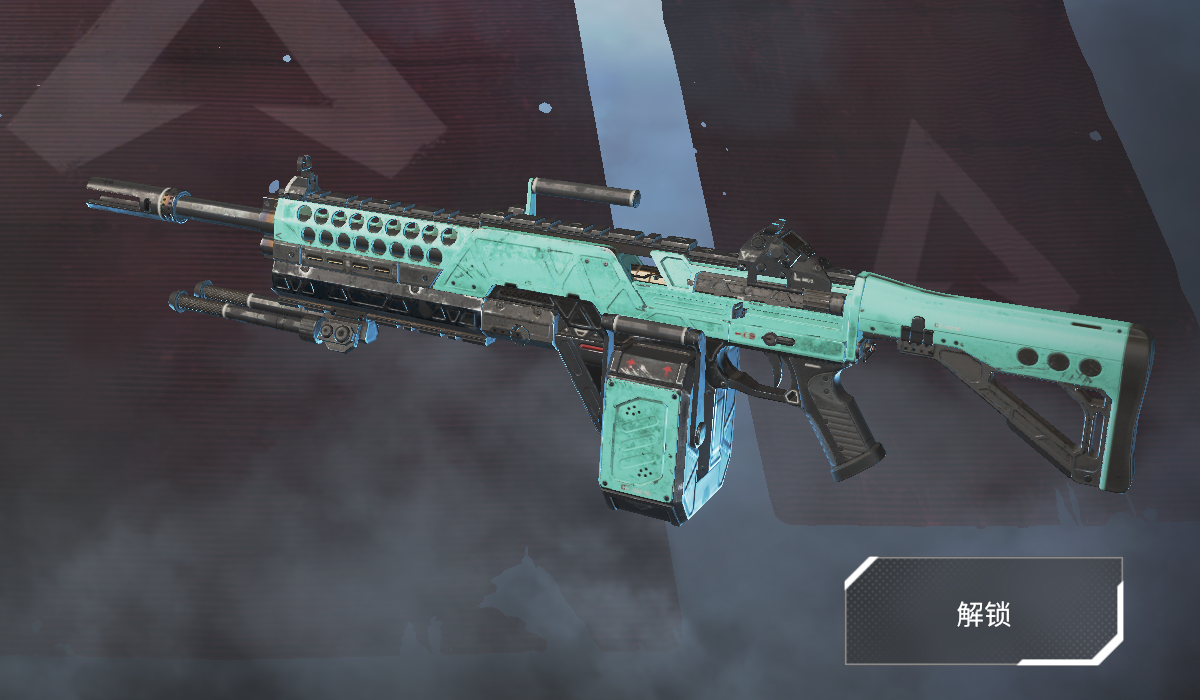This screenshot has width=1200, height=700.
Task: Click the 解锁 (Unlock) button
Action: pos(984,612)
